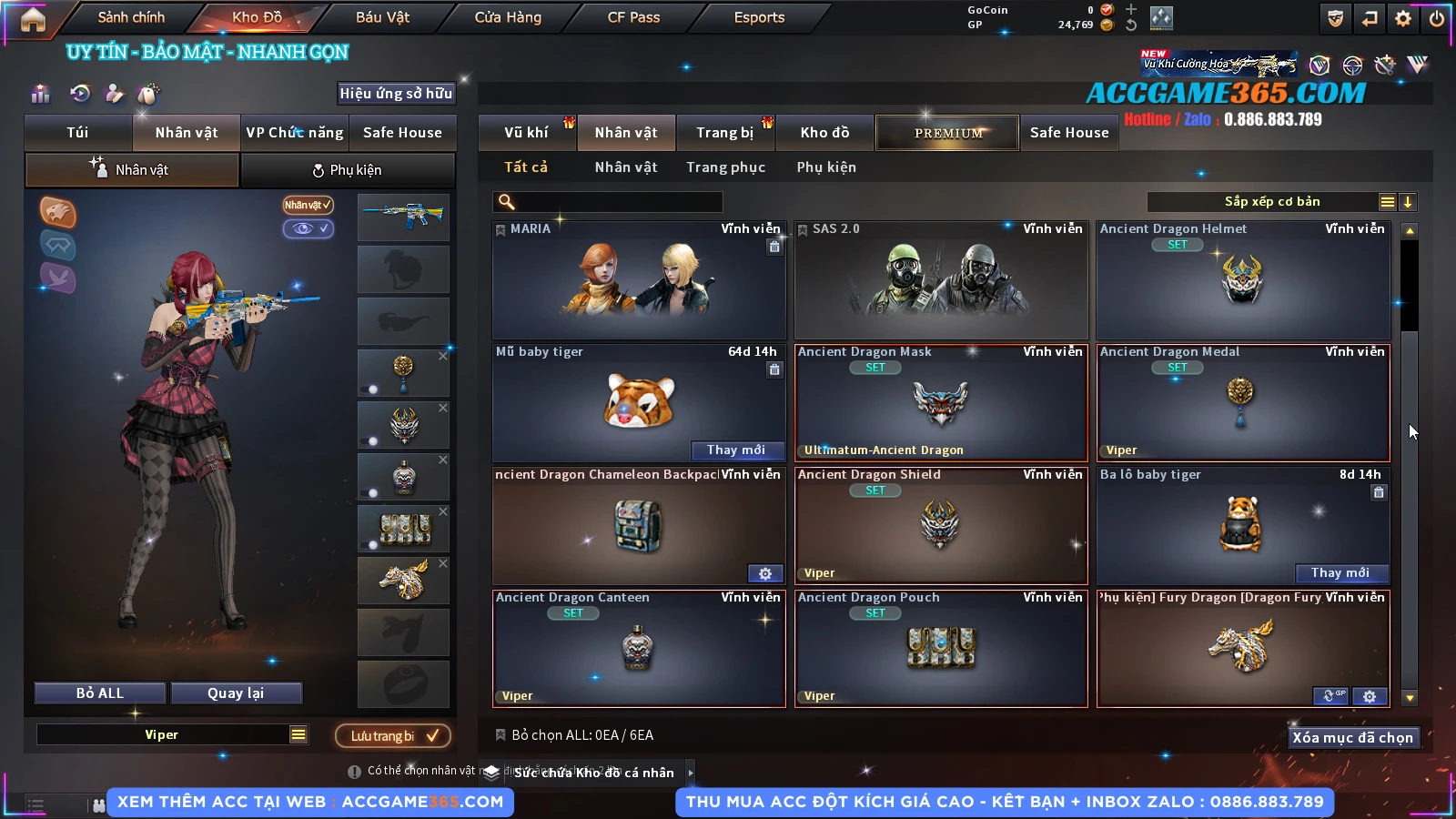The image size is (1456, 819).
Task: Open the CF Pass menu
Action: point(633,17)
